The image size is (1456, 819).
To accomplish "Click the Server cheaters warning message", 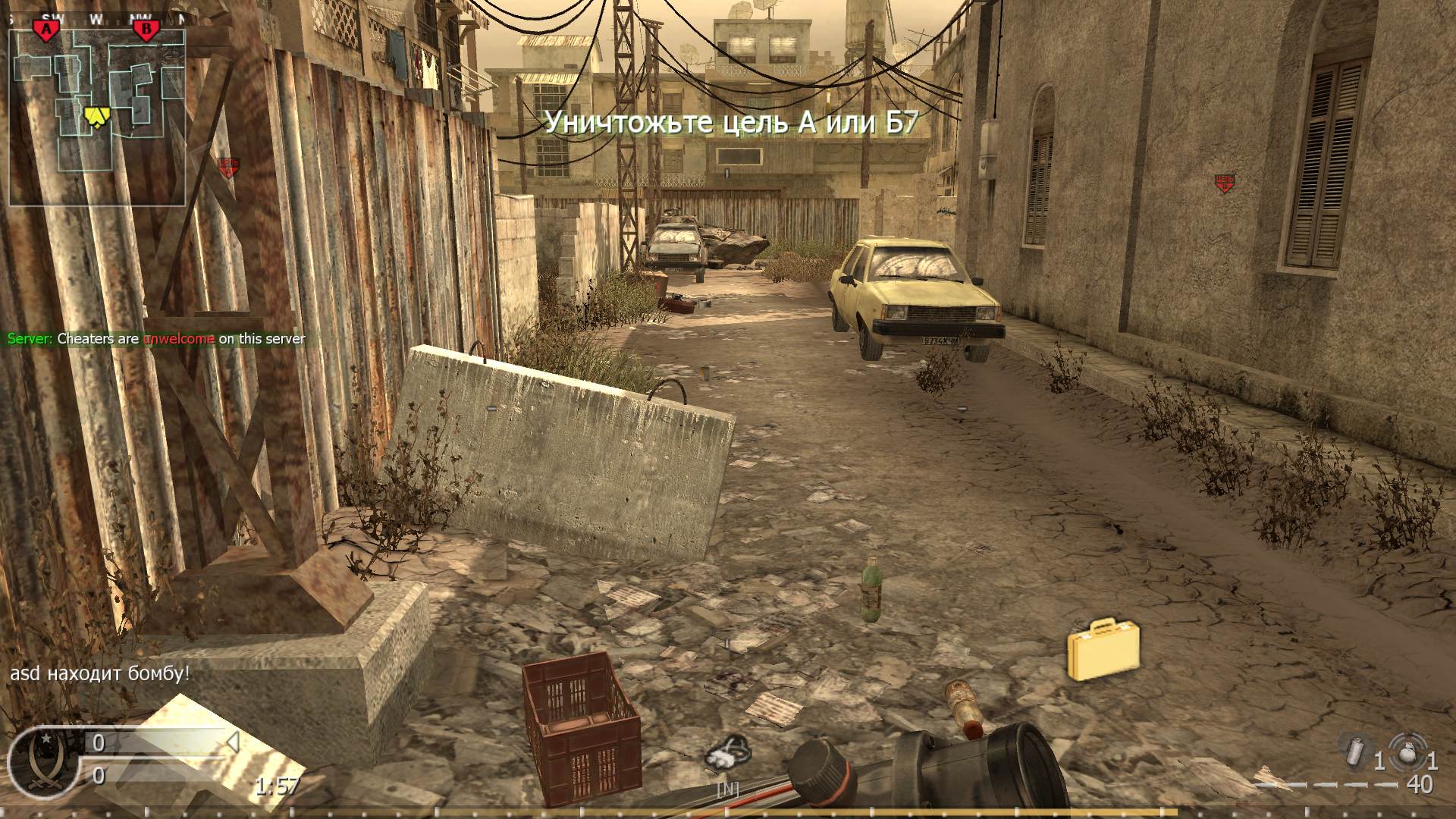I will click(x=155, y=340).
